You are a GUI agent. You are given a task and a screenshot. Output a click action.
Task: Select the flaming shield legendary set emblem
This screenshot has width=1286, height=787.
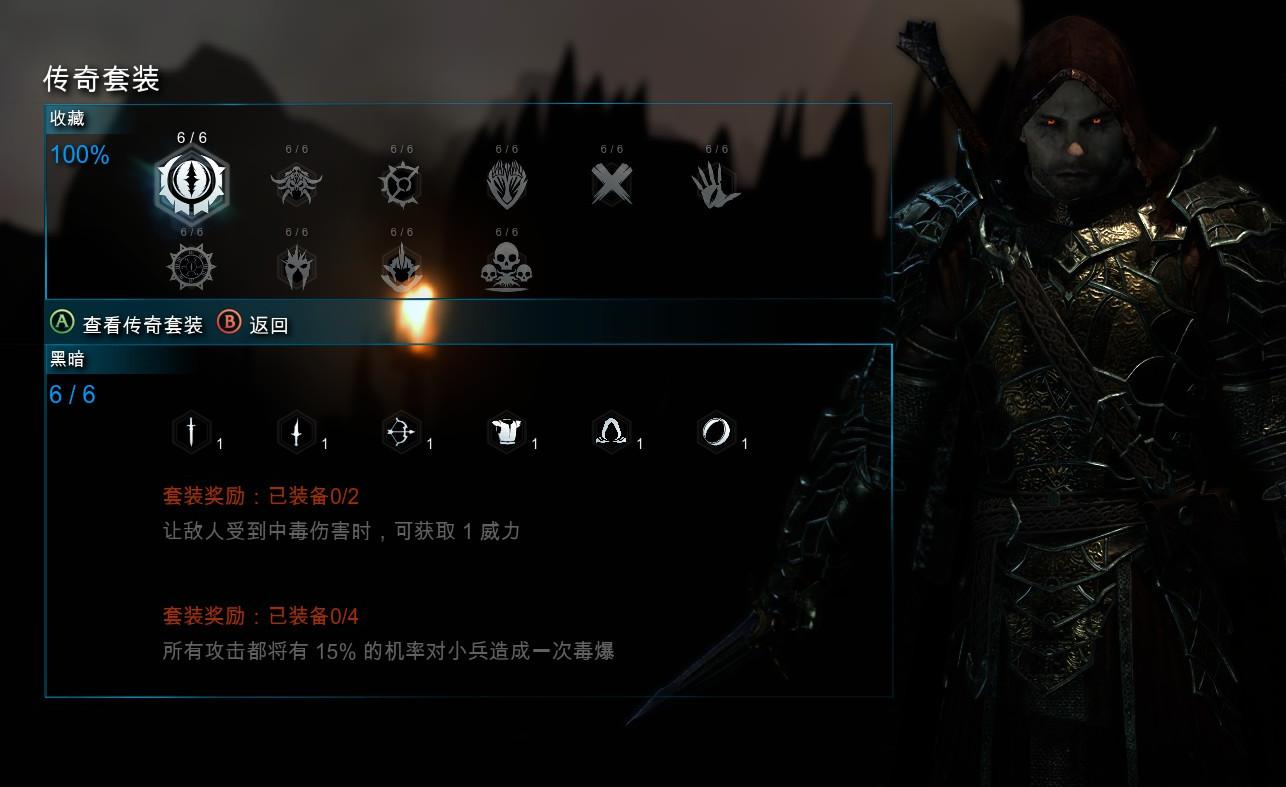[506, 183]
